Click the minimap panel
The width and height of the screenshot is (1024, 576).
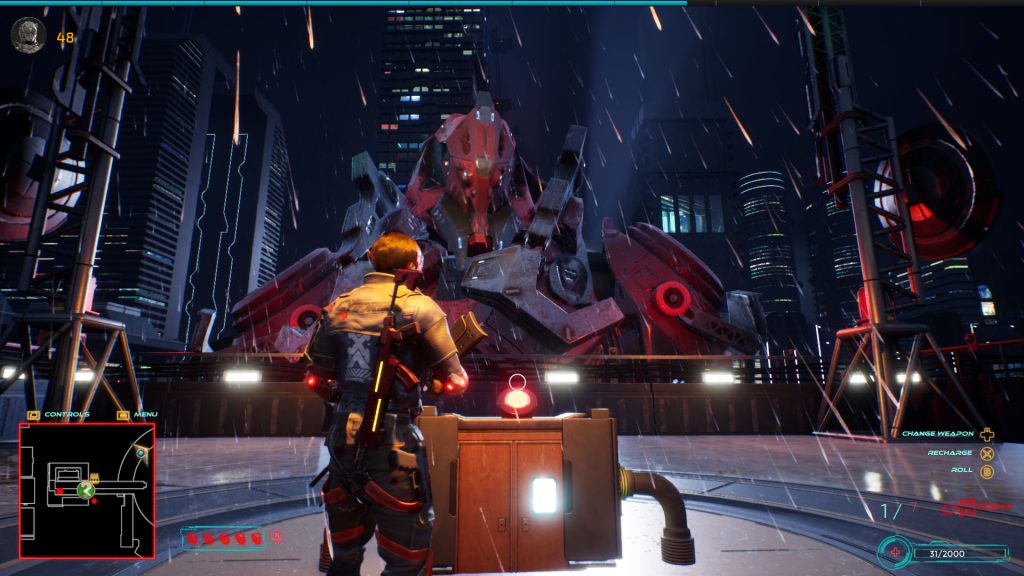click(87, 490)
